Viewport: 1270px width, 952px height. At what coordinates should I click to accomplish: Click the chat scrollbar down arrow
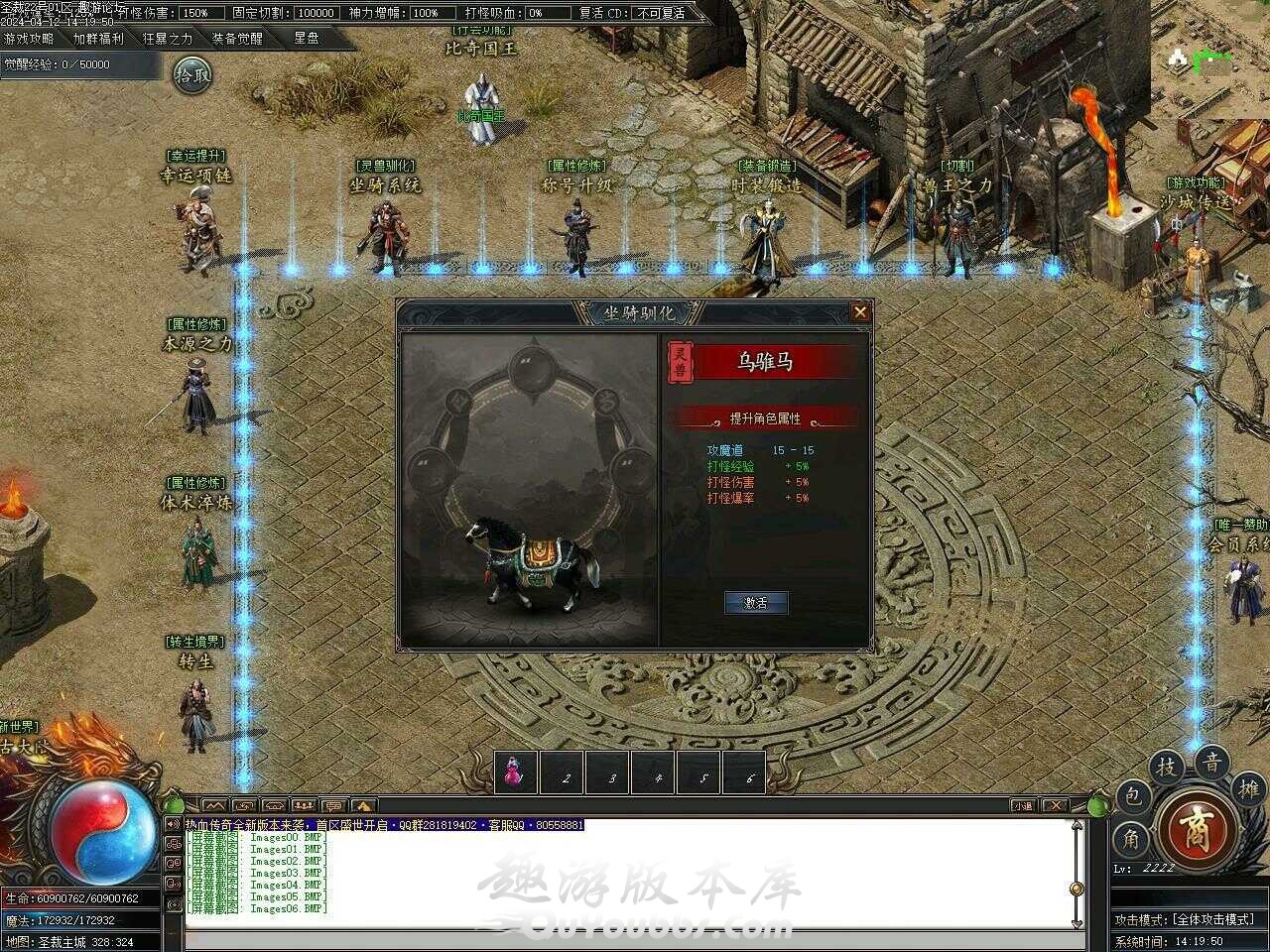1077,922
